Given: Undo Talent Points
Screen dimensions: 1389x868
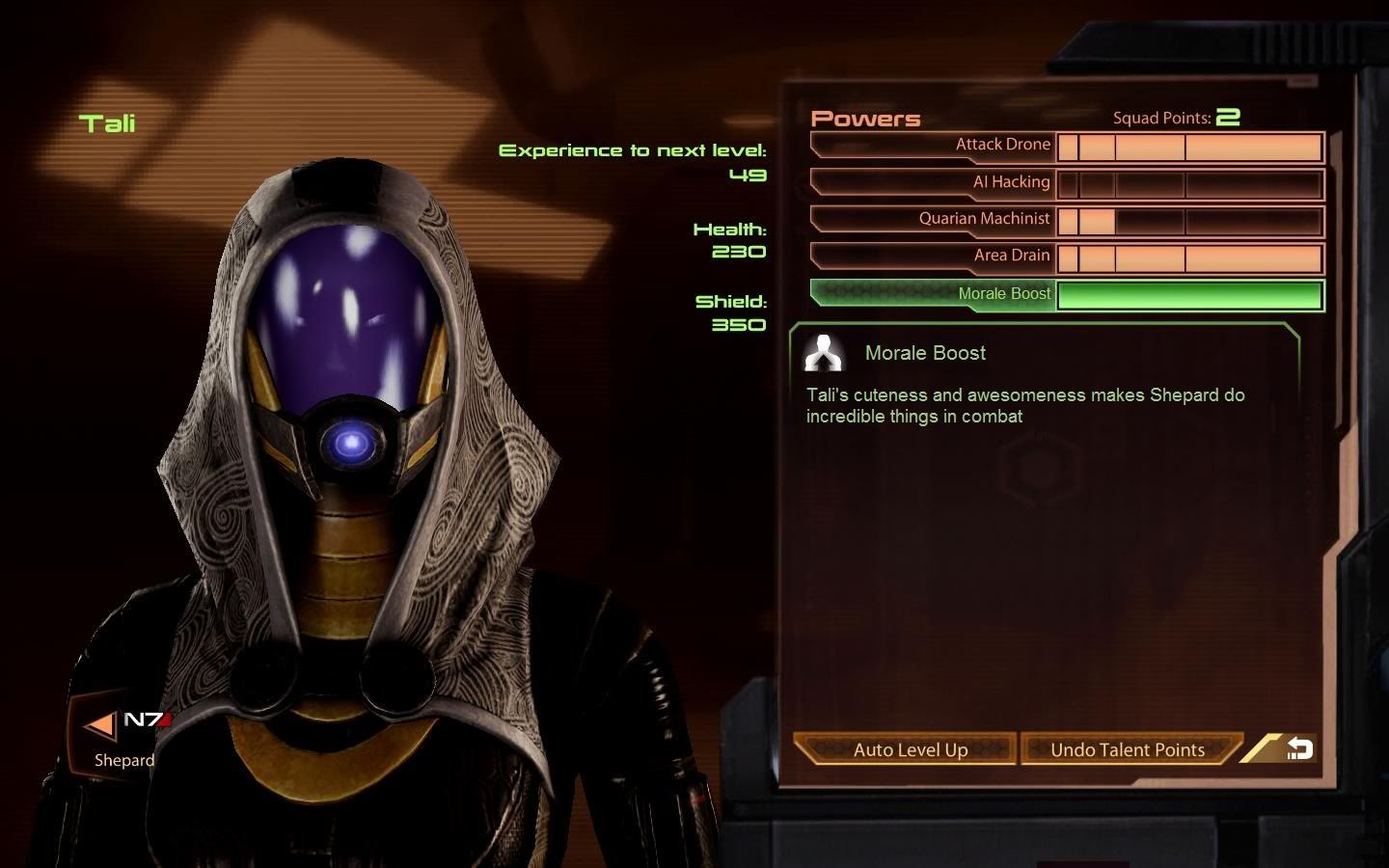Looking at the screenshot, I should click(1127, 749).
